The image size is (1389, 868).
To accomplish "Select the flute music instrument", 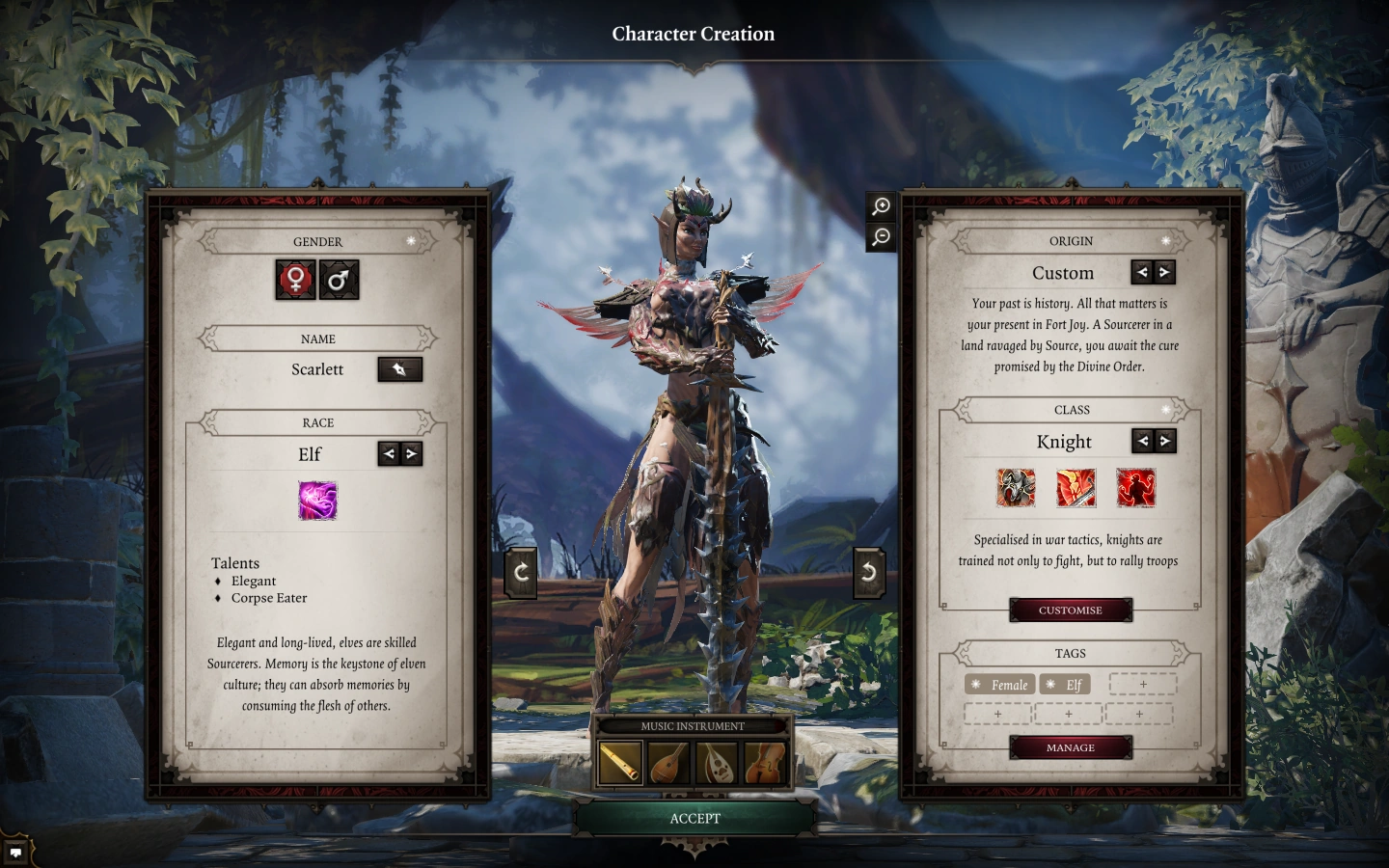I will 619,763.
